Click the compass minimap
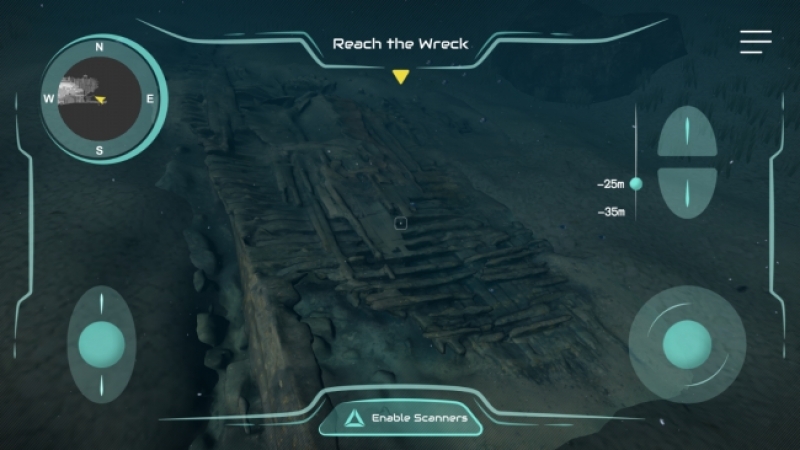 (99, 98)
